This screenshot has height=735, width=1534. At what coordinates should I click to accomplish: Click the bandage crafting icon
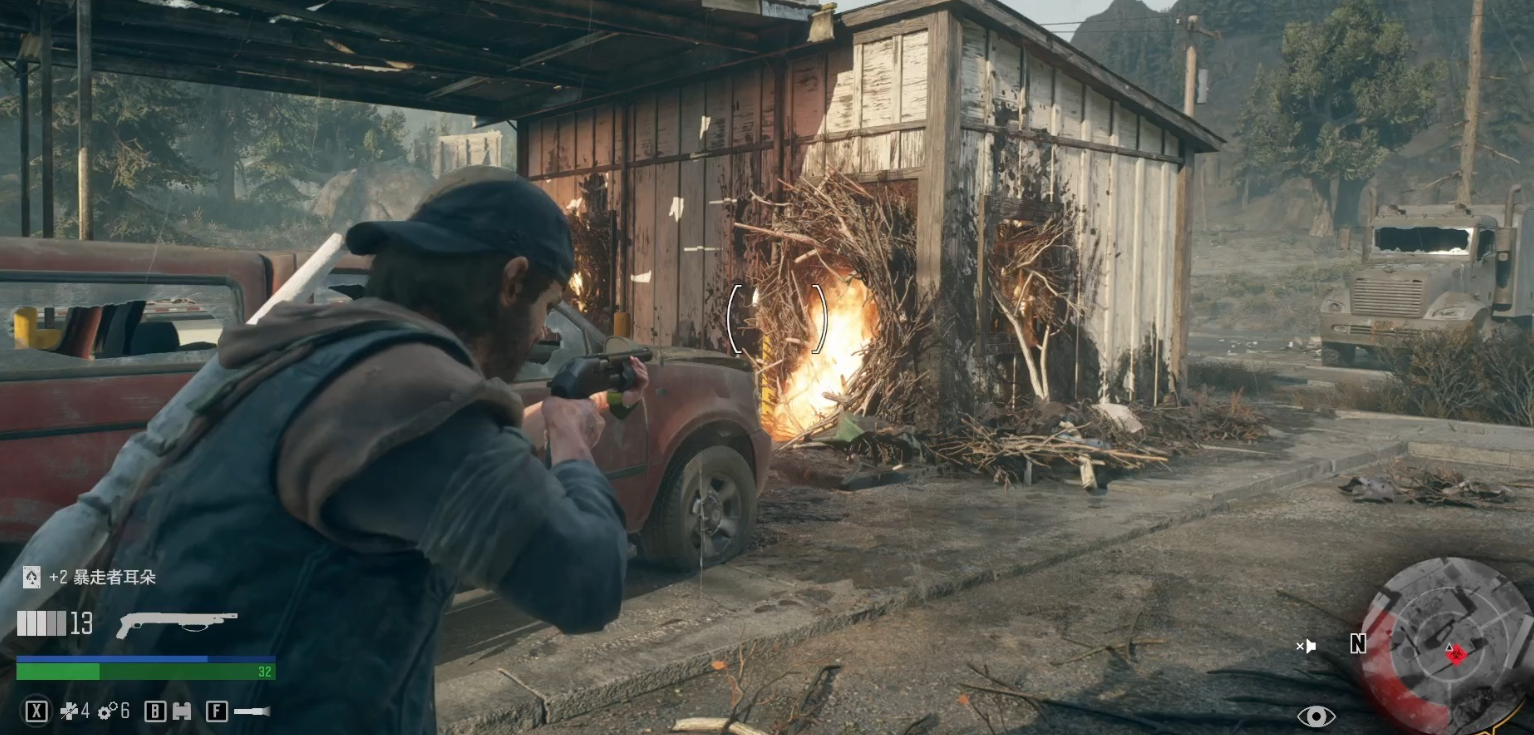click(68, 711)
